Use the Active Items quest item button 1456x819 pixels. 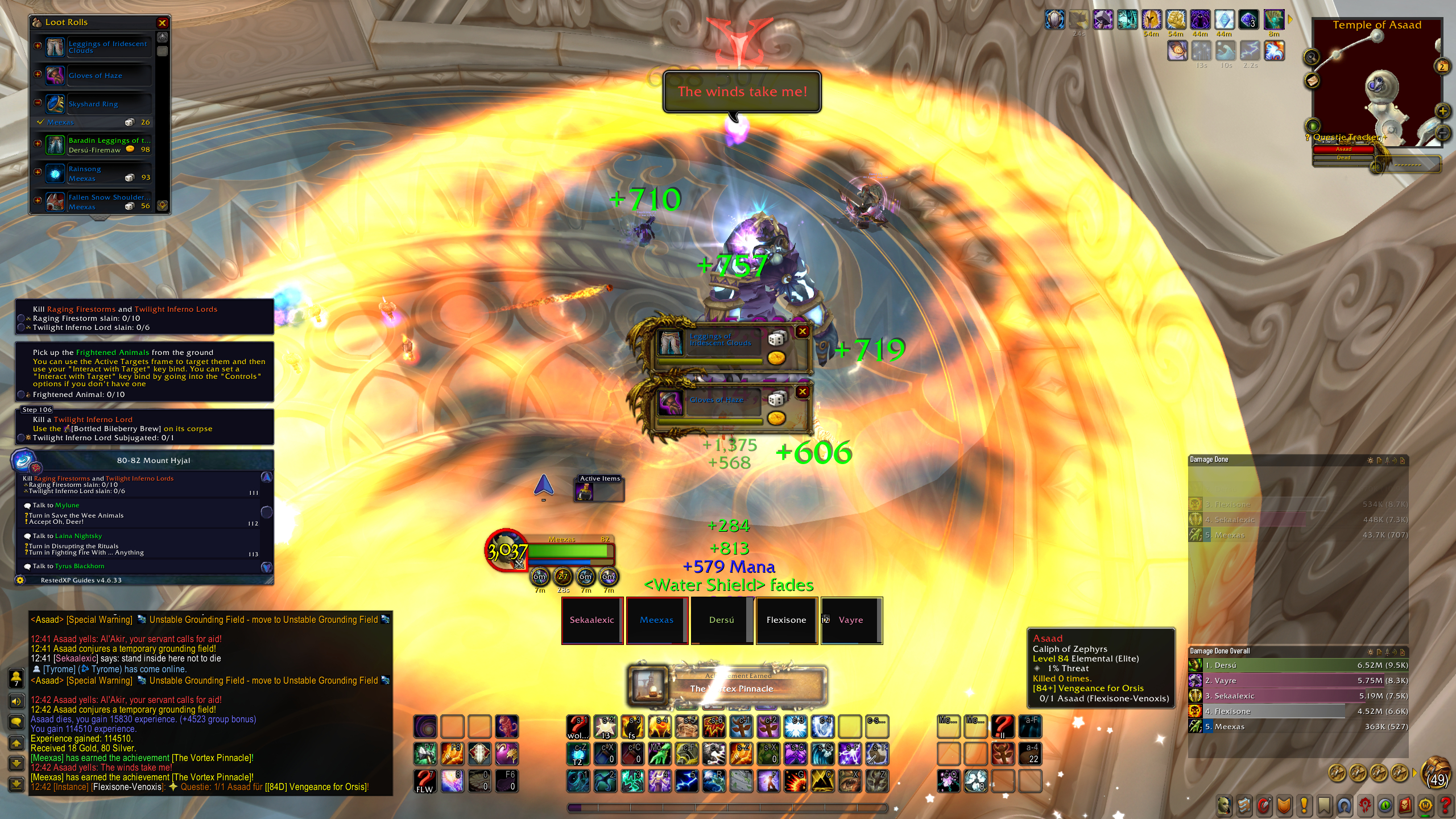[585, 491]
